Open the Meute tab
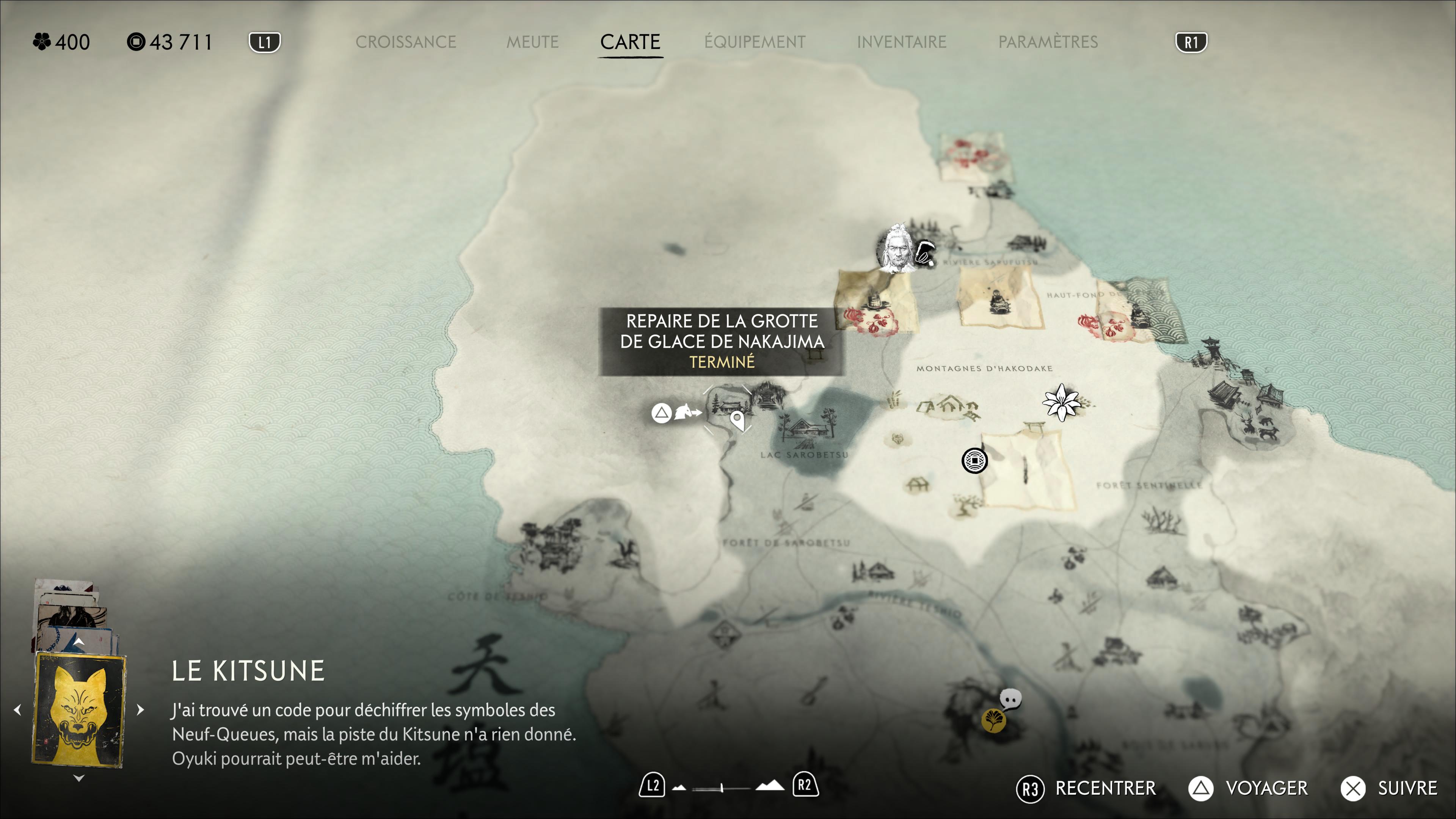The image size is (1456, 819). click(x=532, y=42)
